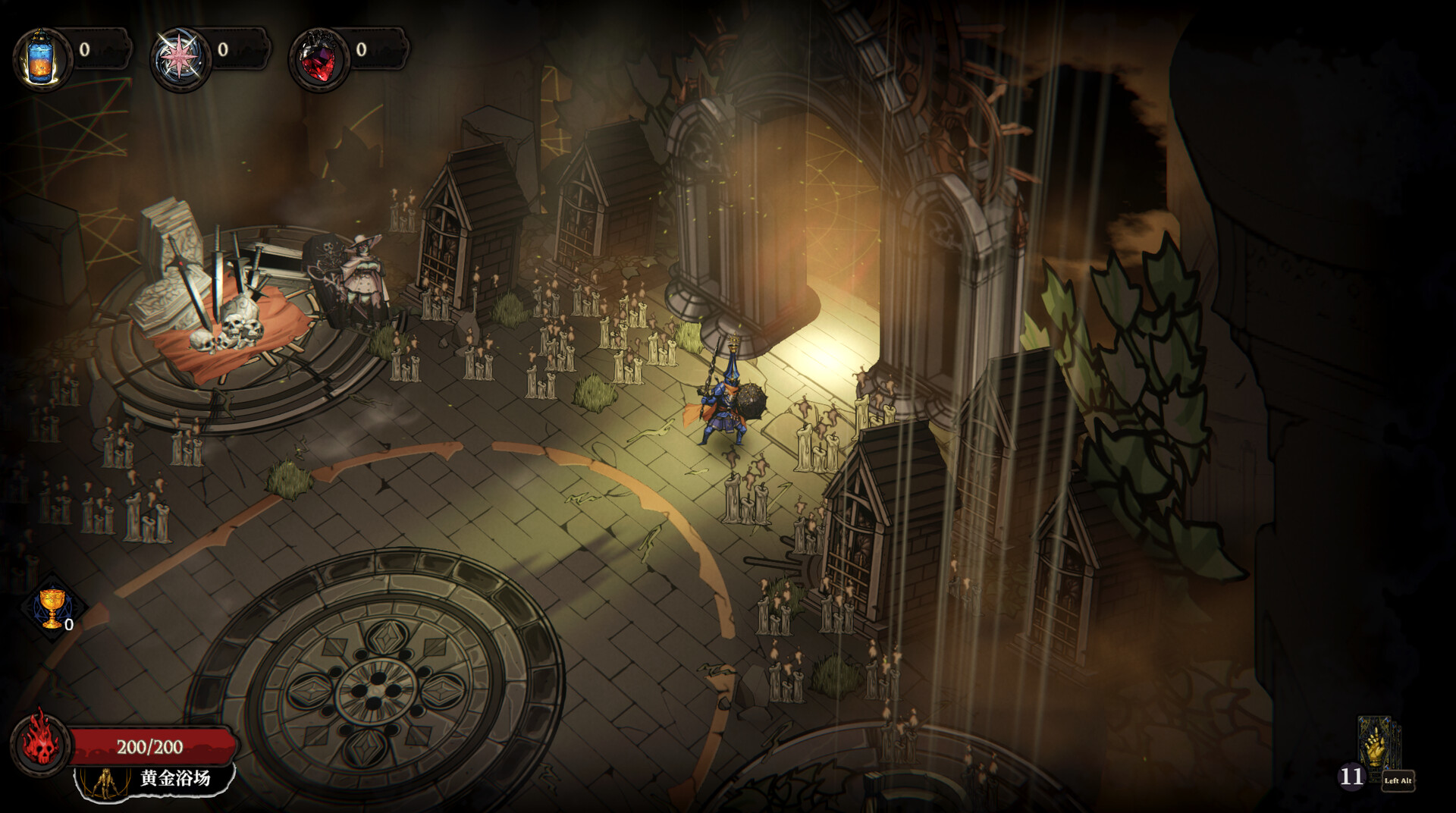Click the red crystal heart icon
This screenshot has height=813, width=1456.
(318, 59)
